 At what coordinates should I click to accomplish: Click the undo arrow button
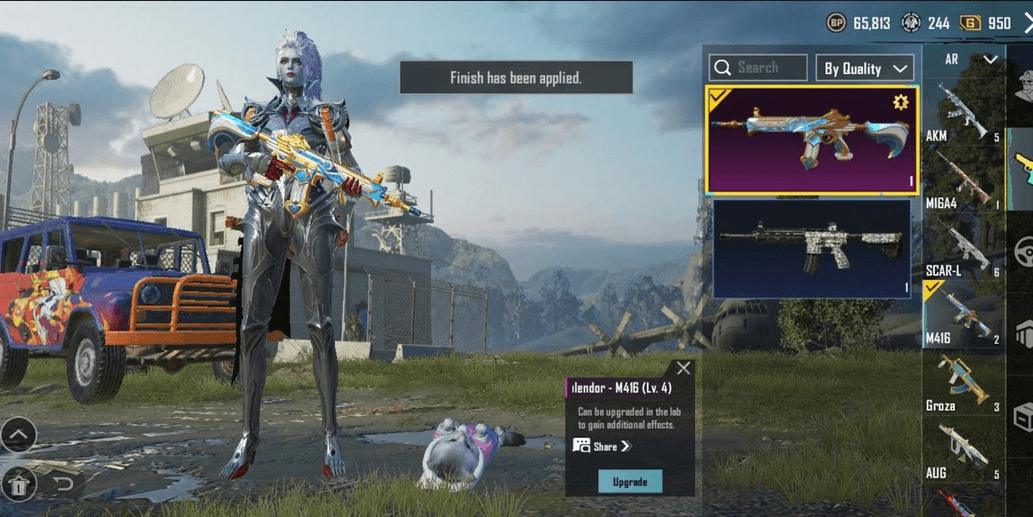(63, 485)
